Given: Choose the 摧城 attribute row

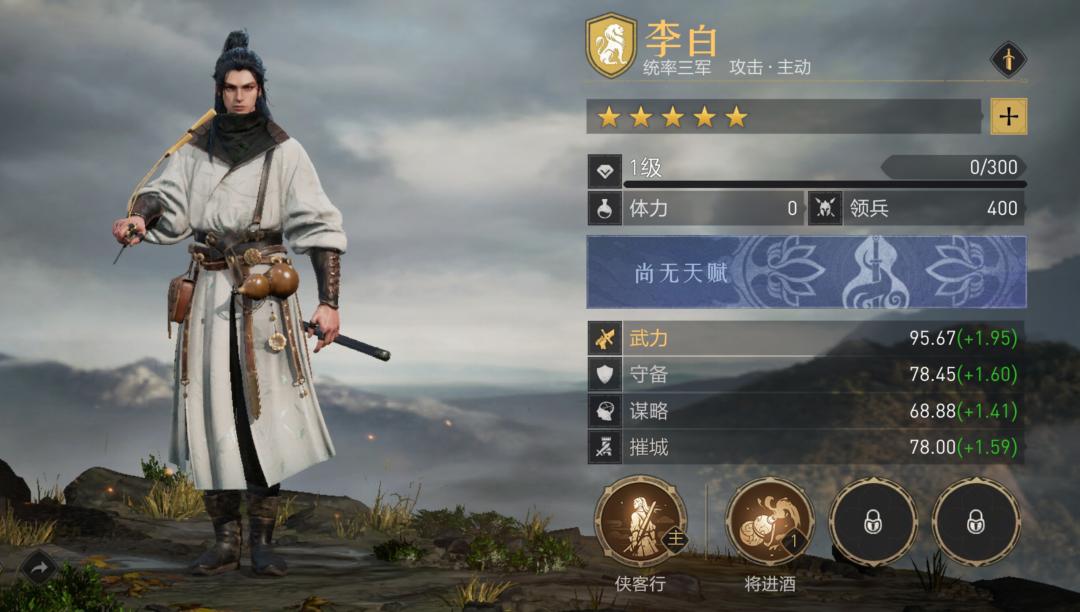Looking at the screenshot, I should (806, 447).
